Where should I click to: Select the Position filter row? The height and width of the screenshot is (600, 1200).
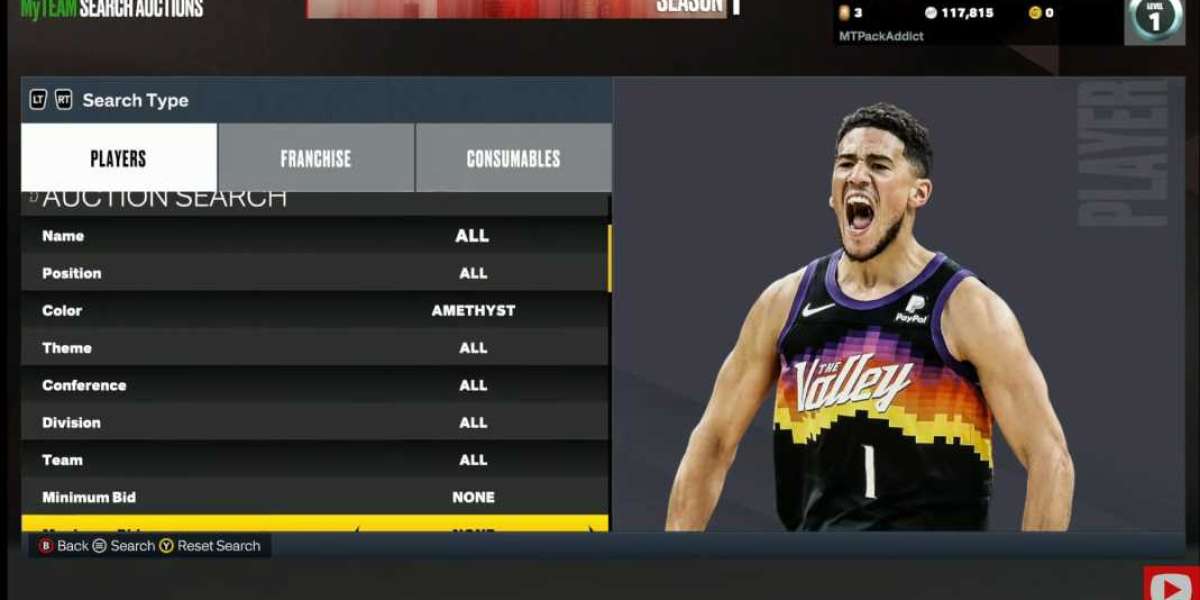pyautogui.click(x=314, y=273)
